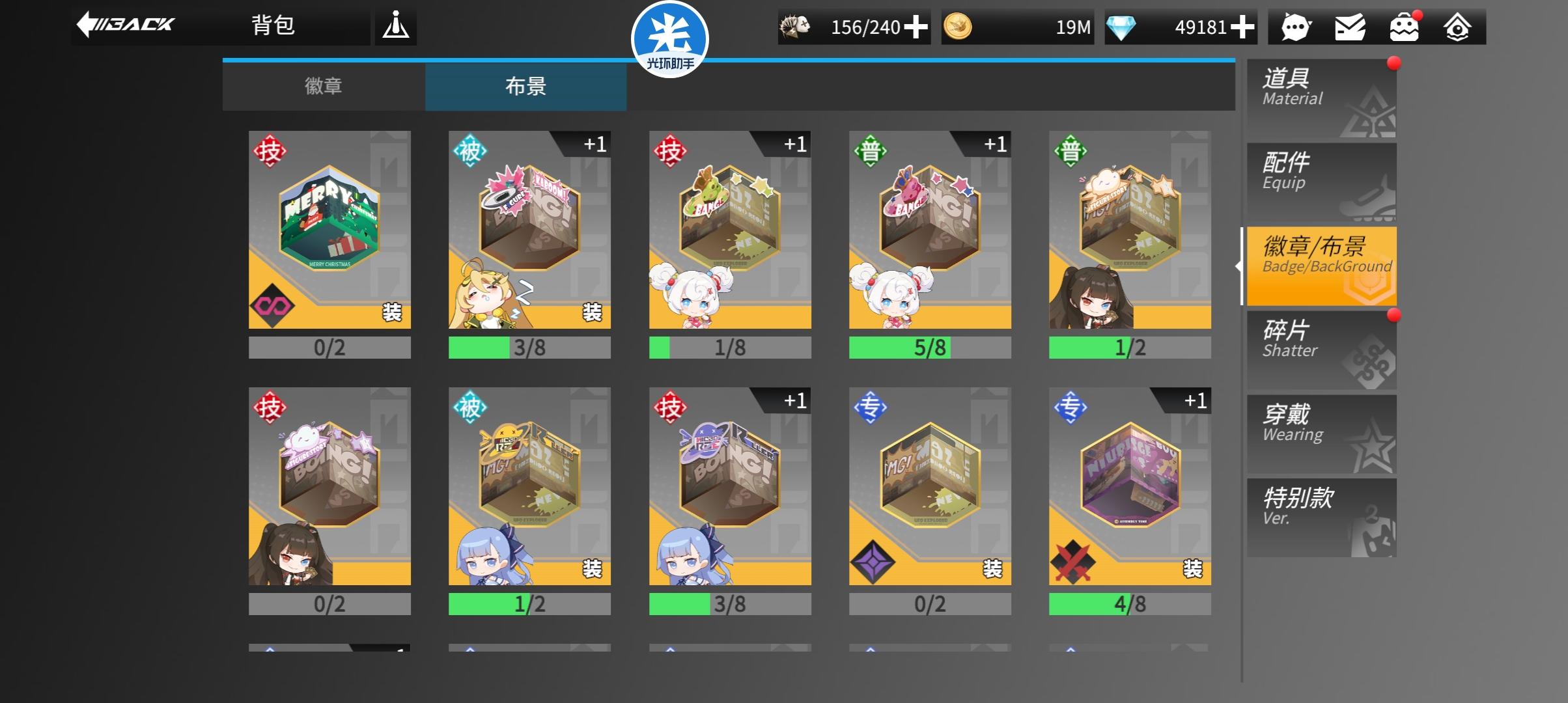Tap the blue diamond currency icon

tap(1120, 27)
